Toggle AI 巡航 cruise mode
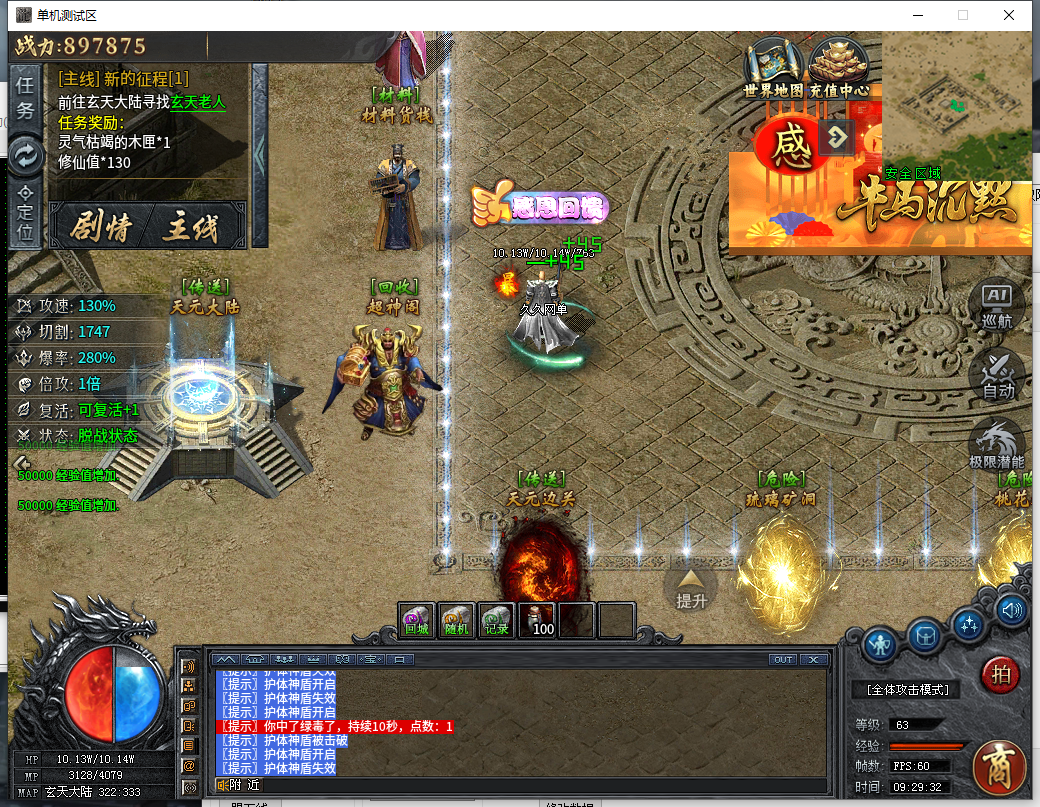This screenshot has width=1040, height=807. [997, 305]
